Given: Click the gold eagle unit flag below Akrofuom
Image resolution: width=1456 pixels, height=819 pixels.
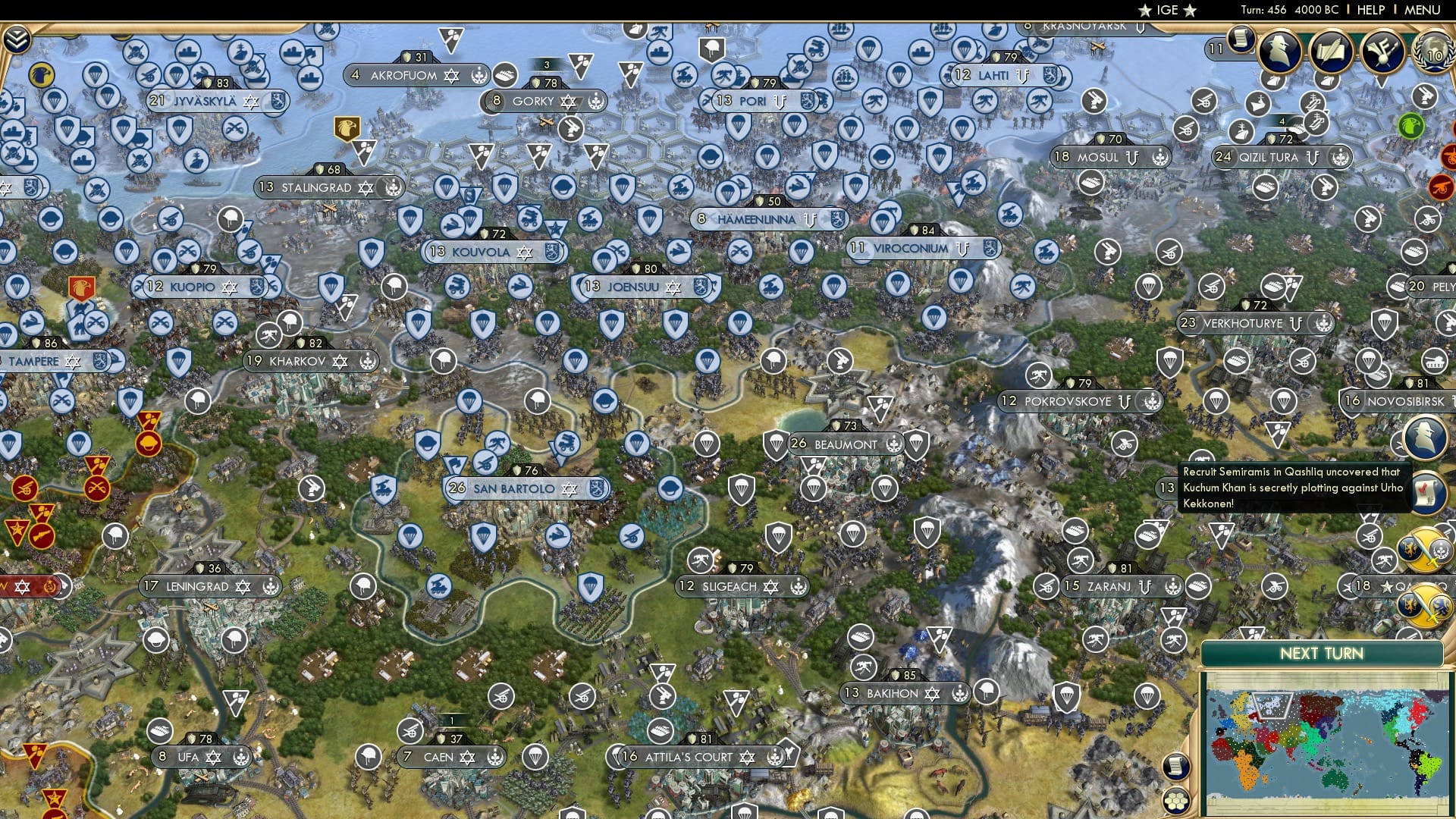Looking at the screenshot, I should 347,127.
